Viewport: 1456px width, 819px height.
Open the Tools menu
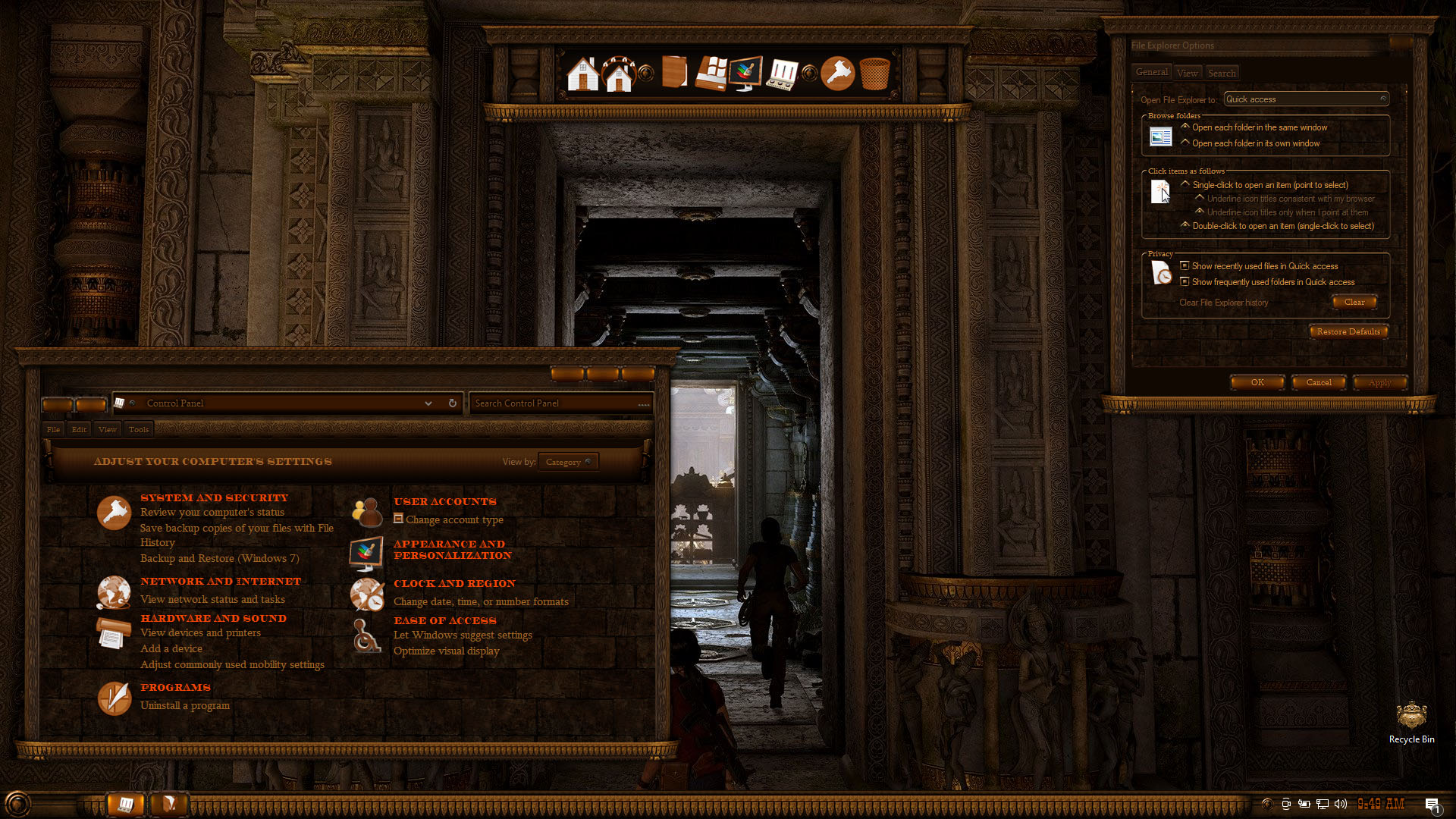139,430
